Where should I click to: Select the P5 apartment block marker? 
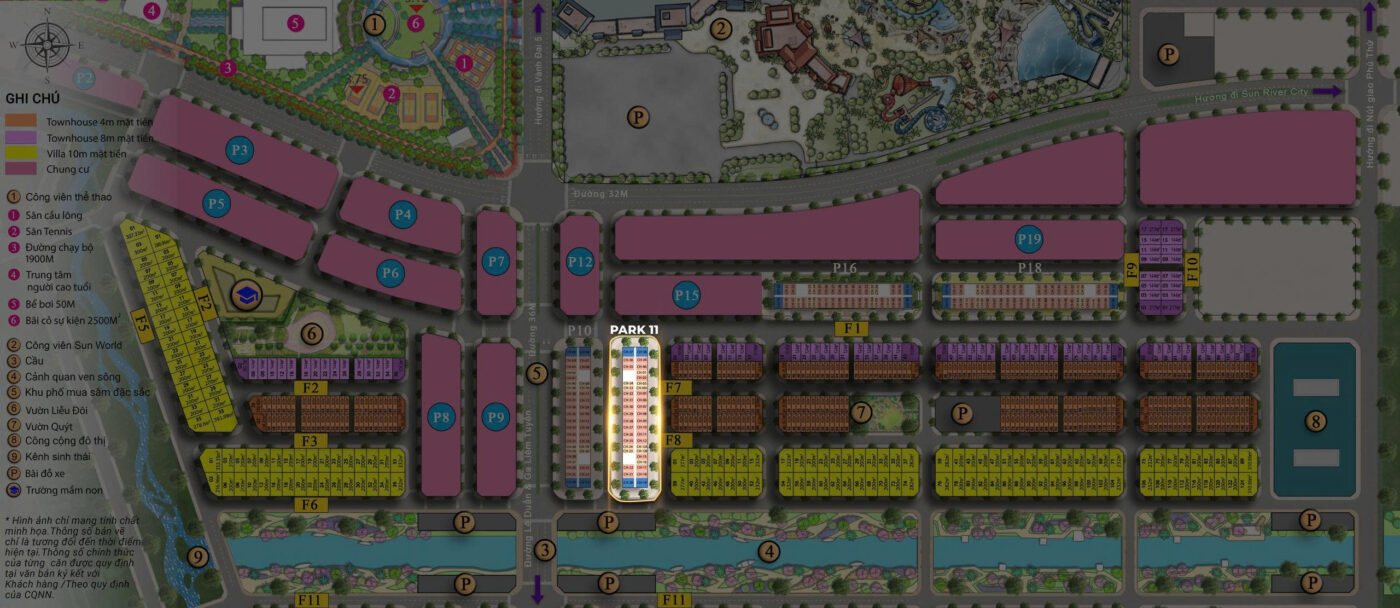(x=217, y=204)
